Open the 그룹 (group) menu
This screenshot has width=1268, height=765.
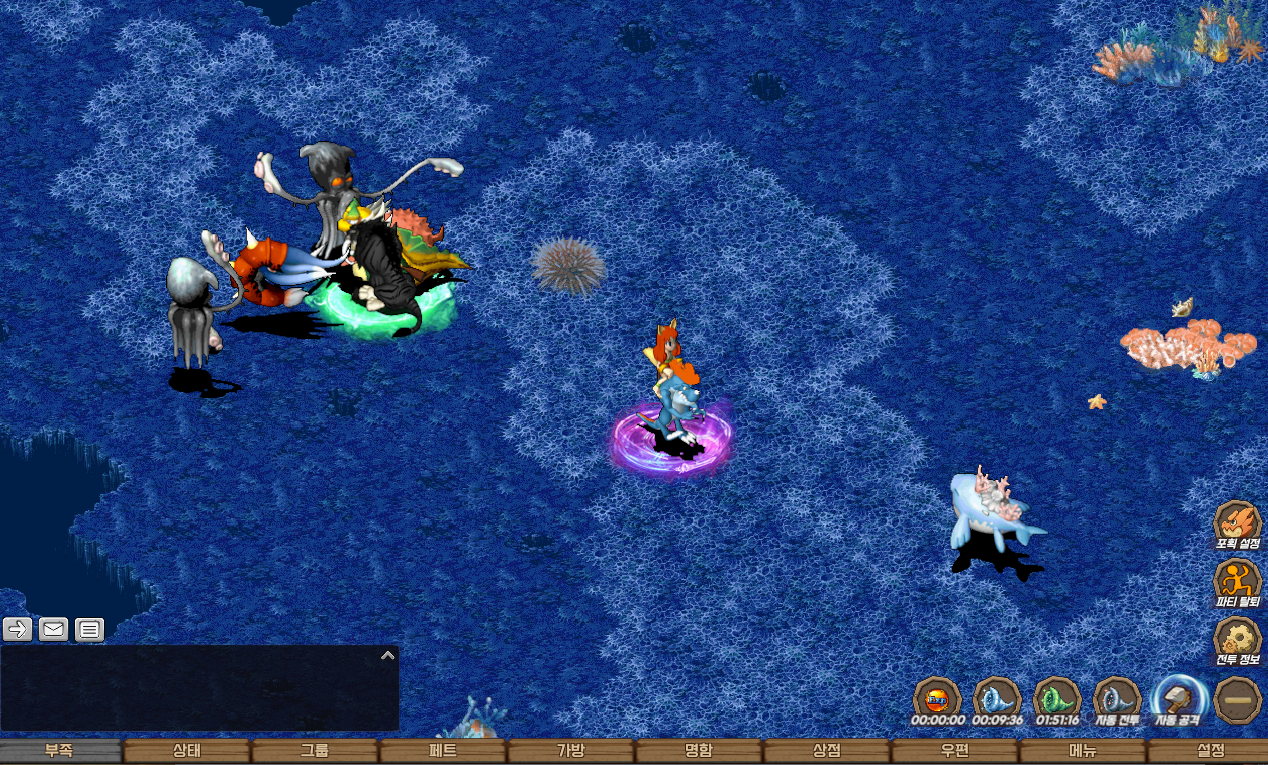point(315,751)
